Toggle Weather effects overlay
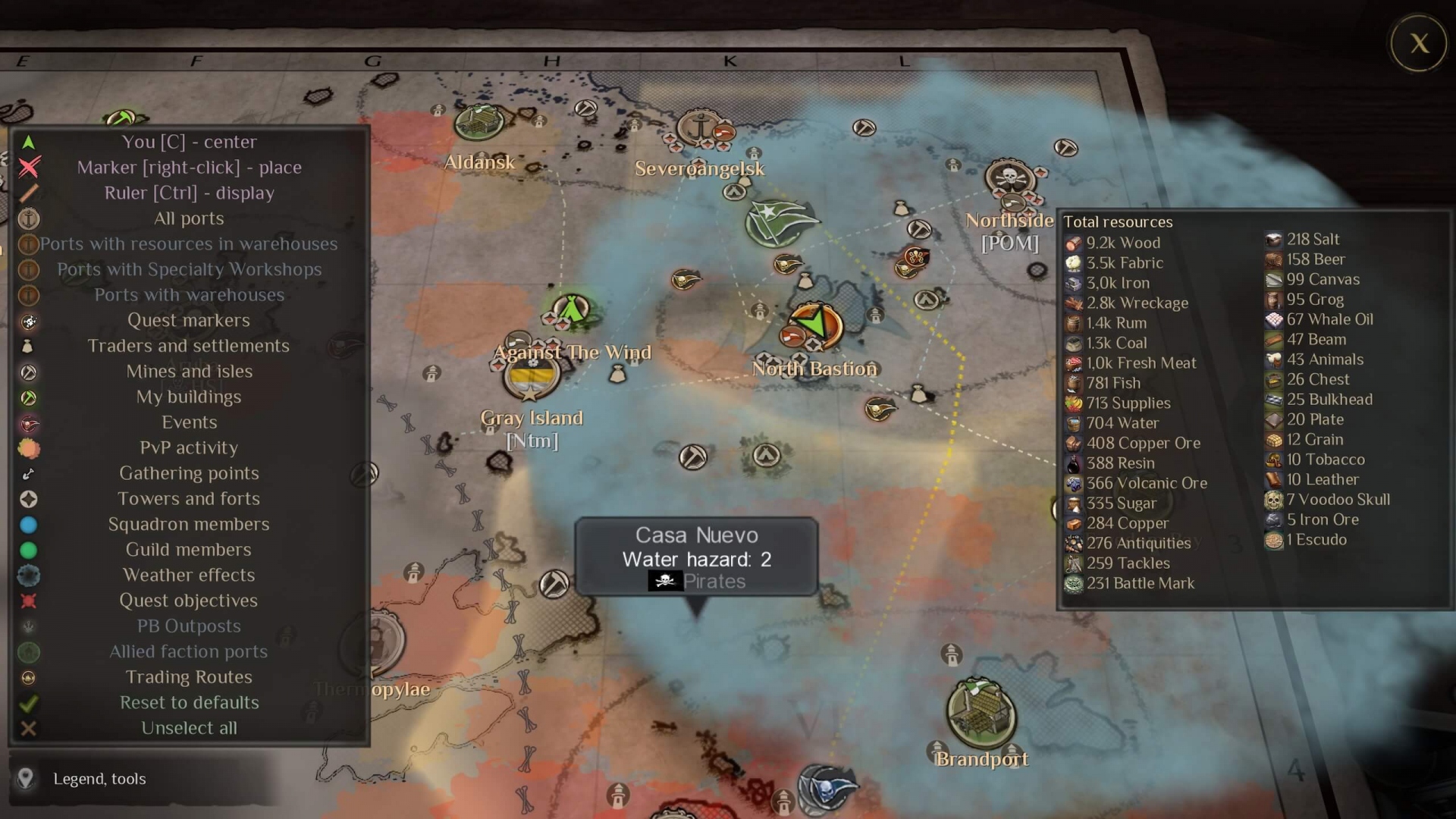The width and height of the screenshot is (1456, 819). coord(189,575)
